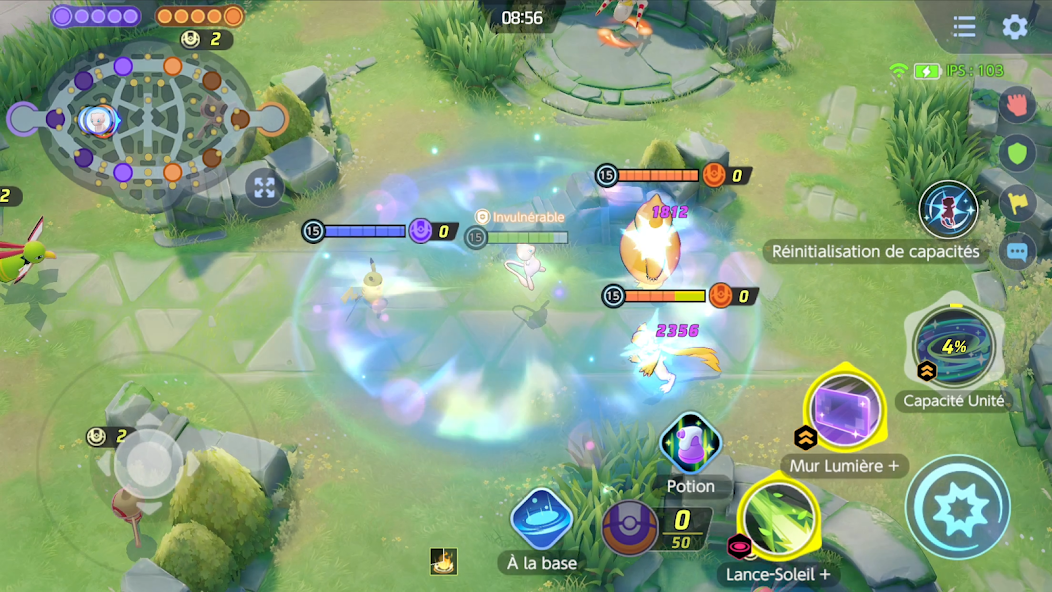Open the quick chat speech bubble
The width and height of the screenshot is (1052, 592).
point(1017,250)
